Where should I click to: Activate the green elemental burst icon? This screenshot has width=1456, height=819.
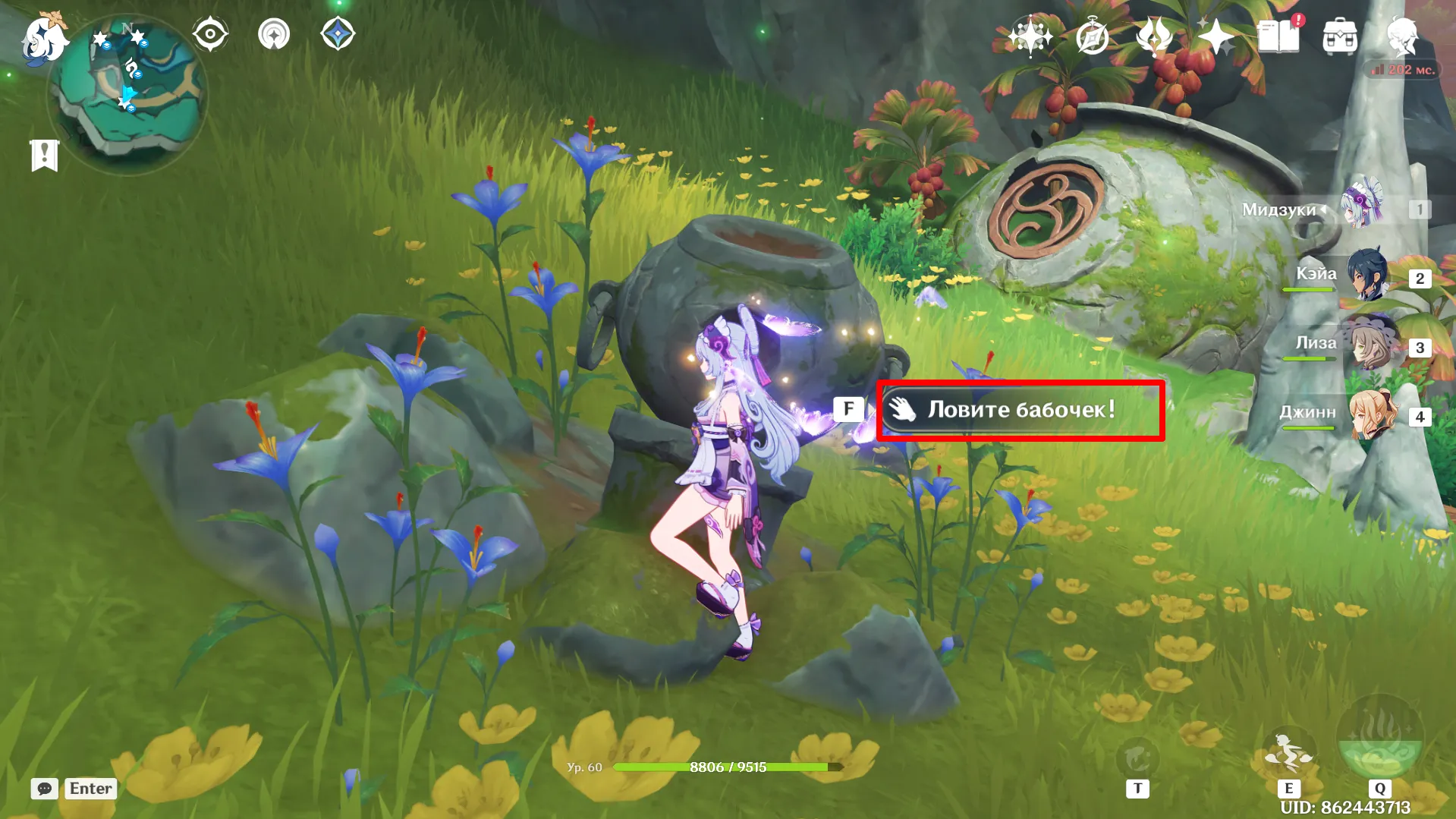tap(1379, 740)
